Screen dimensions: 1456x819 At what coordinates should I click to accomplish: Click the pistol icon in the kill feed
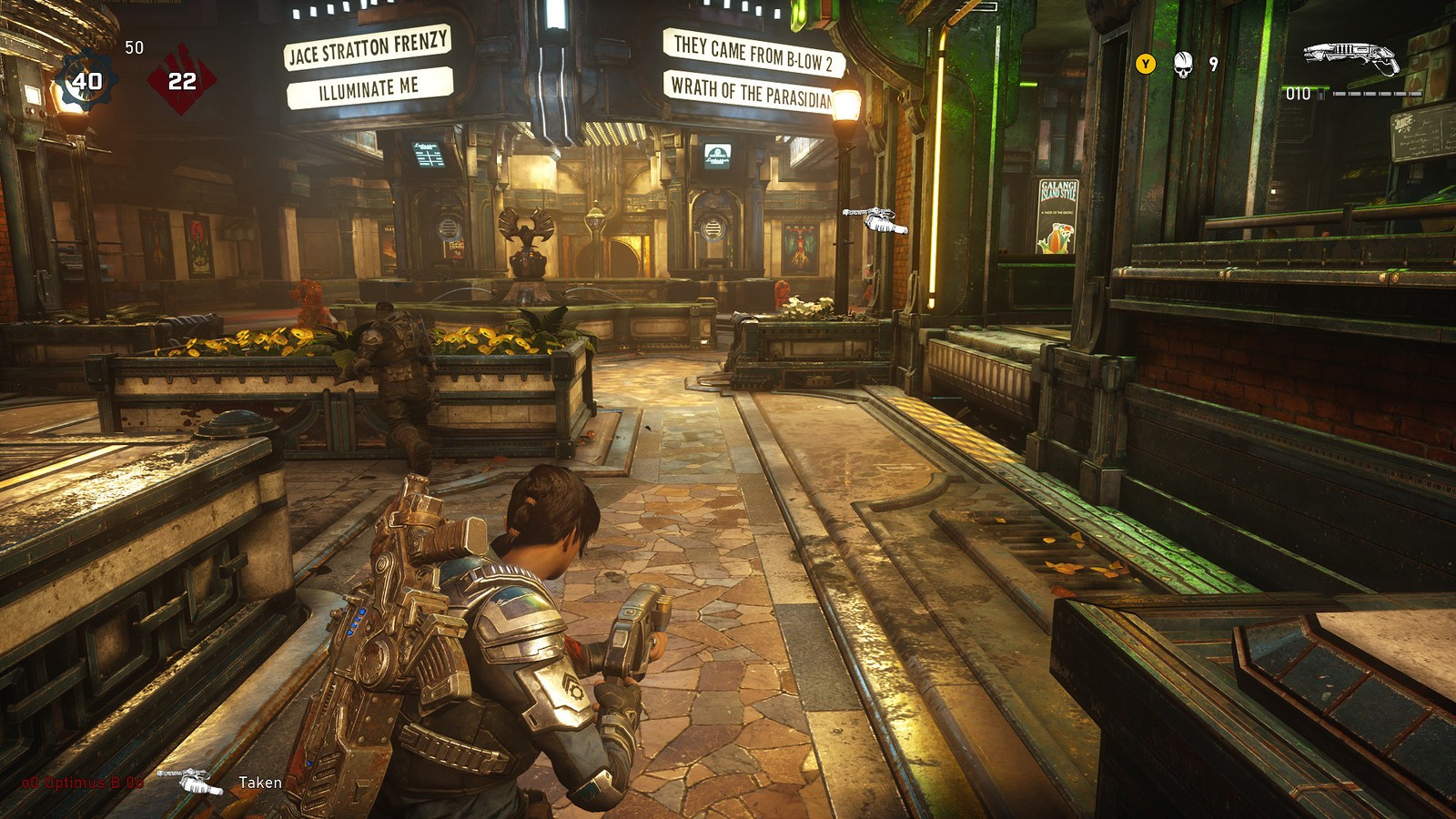[x=190, y=781]
